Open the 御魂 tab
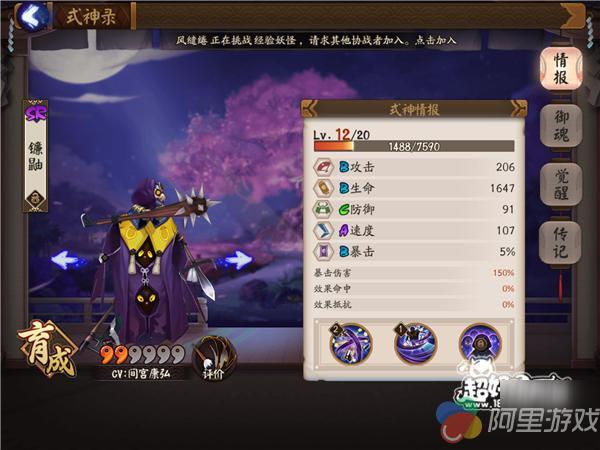This screenshot has height=450, width=600. click(x=561, y=128)
